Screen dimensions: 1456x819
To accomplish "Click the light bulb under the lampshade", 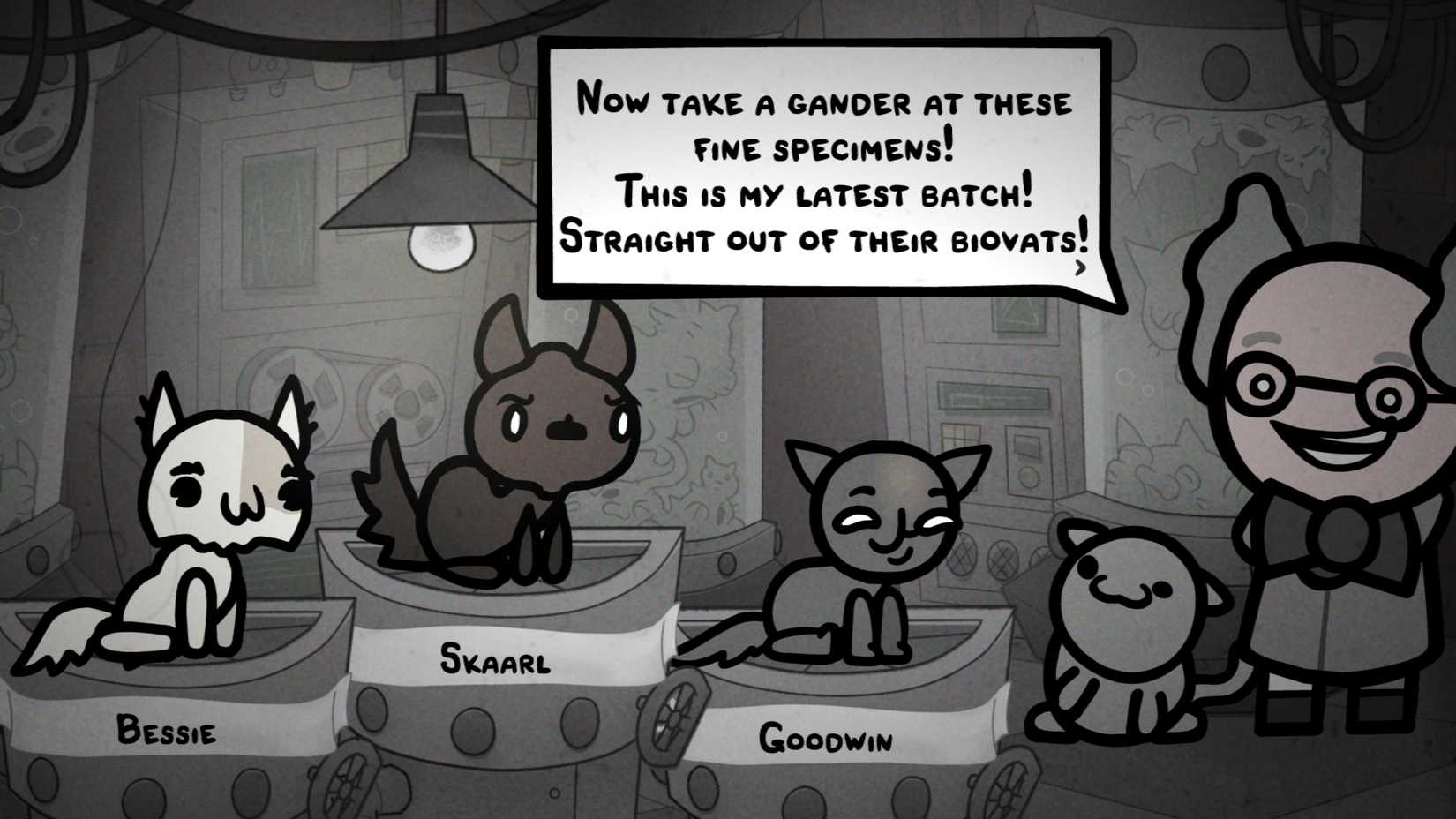I will coord(439,244).
